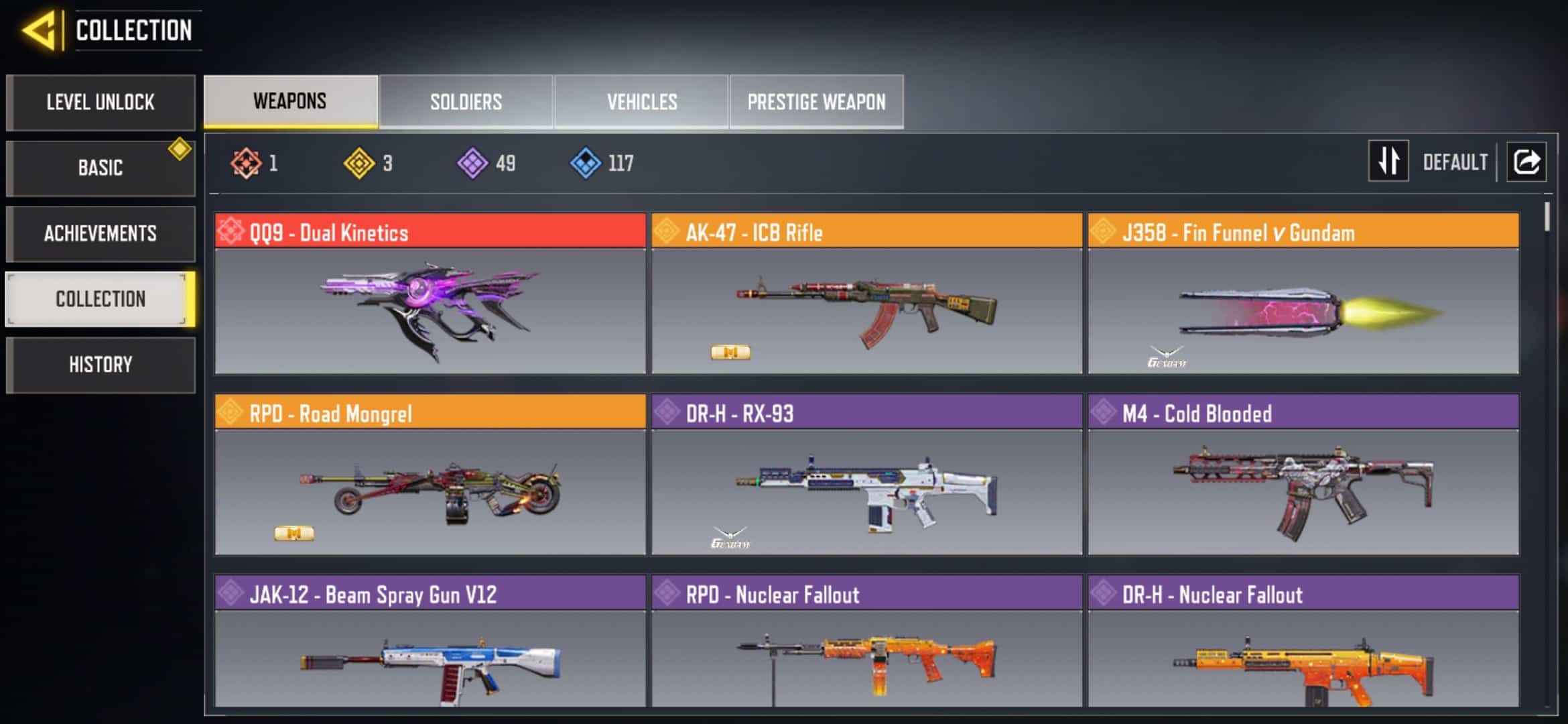Go back with the yellow arrow
This screenshot has width=1568, height=724.
(x=39, y=30)
